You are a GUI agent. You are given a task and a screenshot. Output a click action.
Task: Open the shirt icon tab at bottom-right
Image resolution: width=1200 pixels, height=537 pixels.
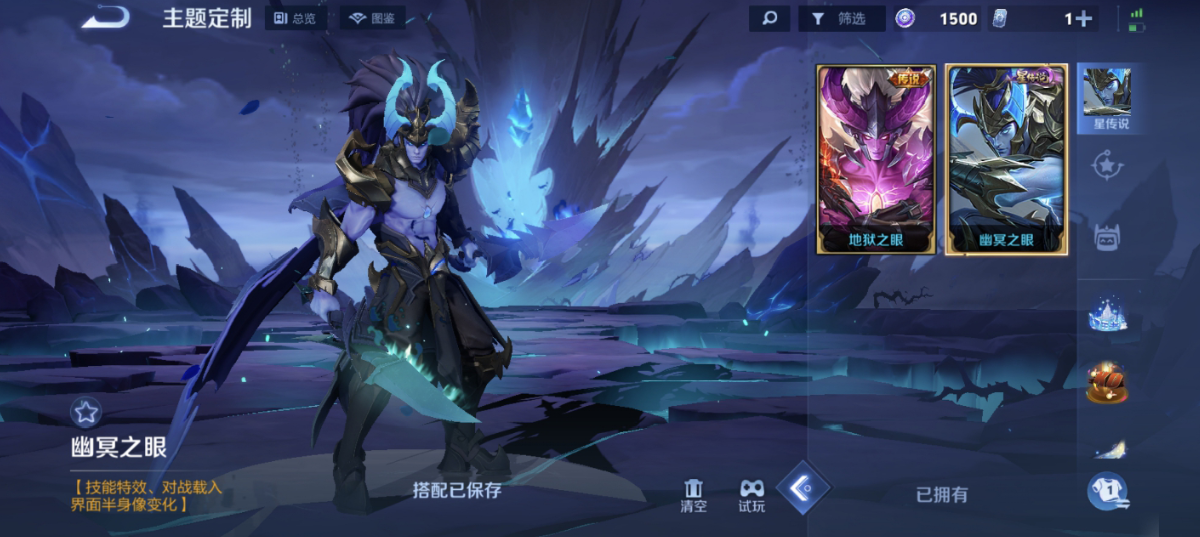pyautogui.click(x=1108, y=490)
